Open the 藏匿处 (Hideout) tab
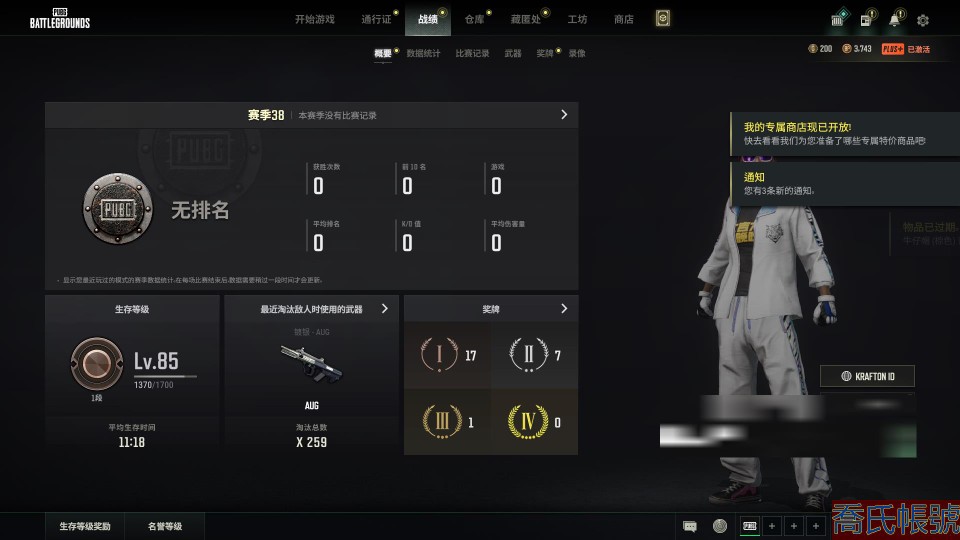The width and height of the screenshot is (960, 540). pos(526,19)
